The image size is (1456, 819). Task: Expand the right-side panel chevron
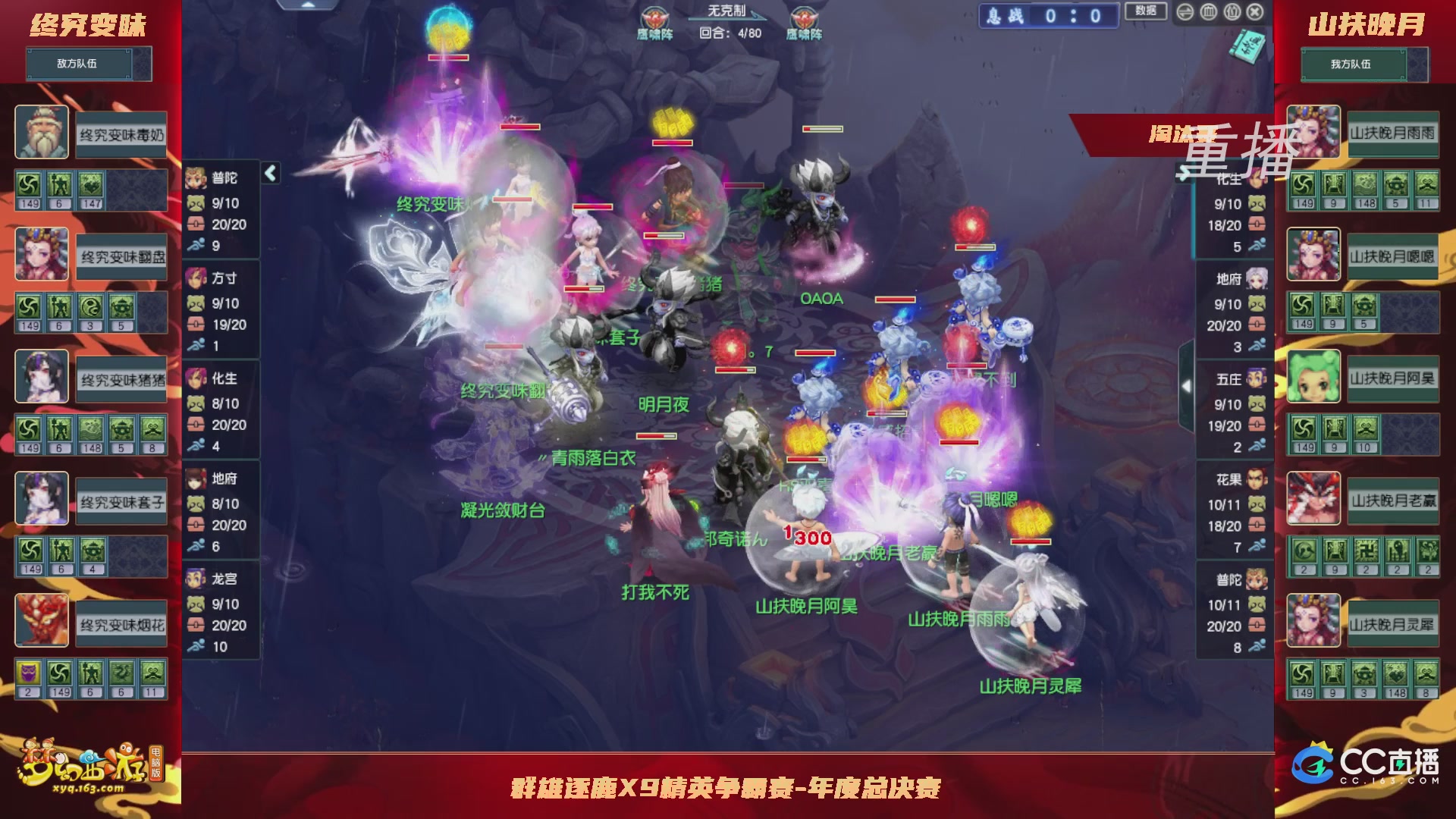[1185, 384]
